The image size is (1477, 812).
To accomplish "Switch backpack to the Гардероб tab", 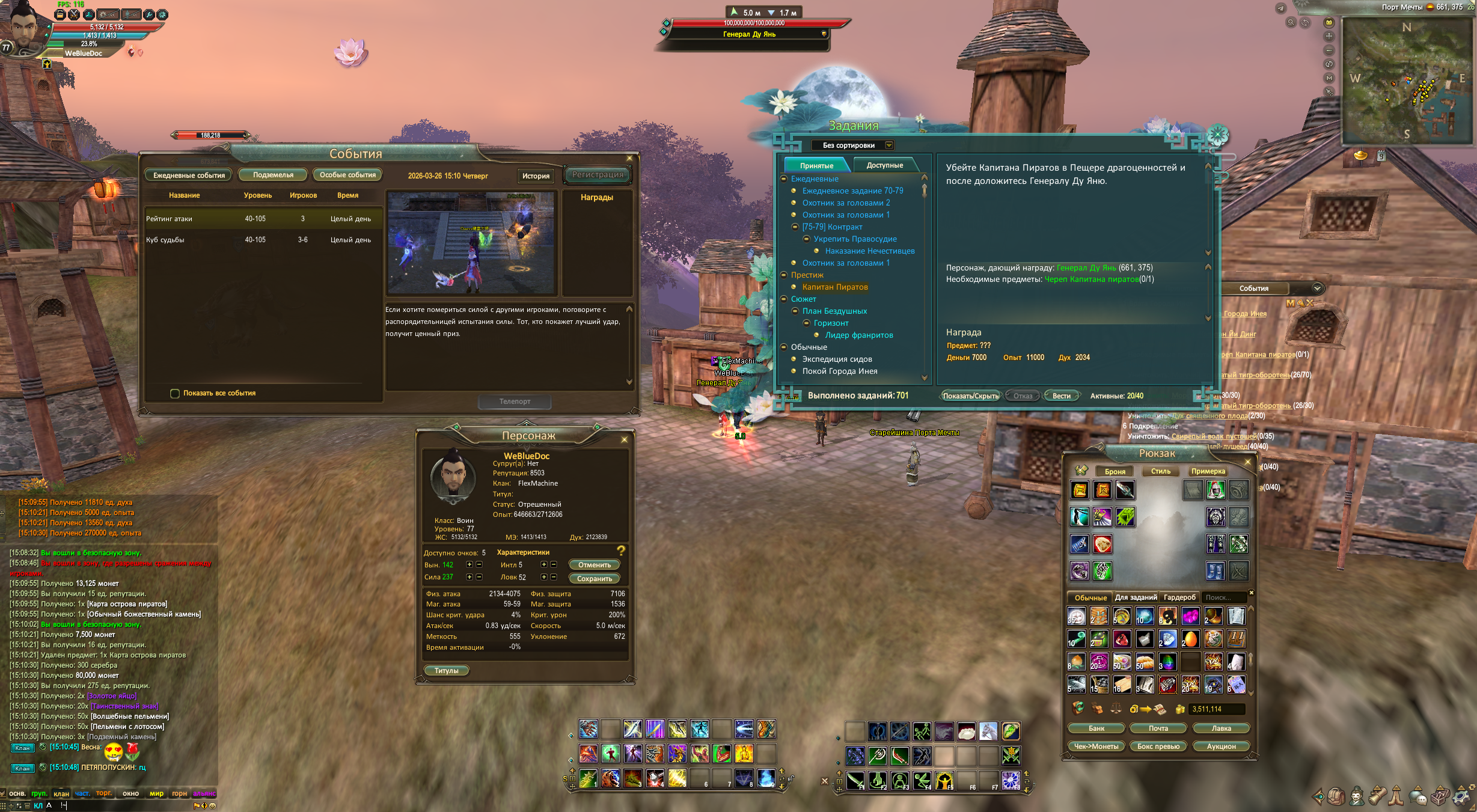I will click(1179, 597).
